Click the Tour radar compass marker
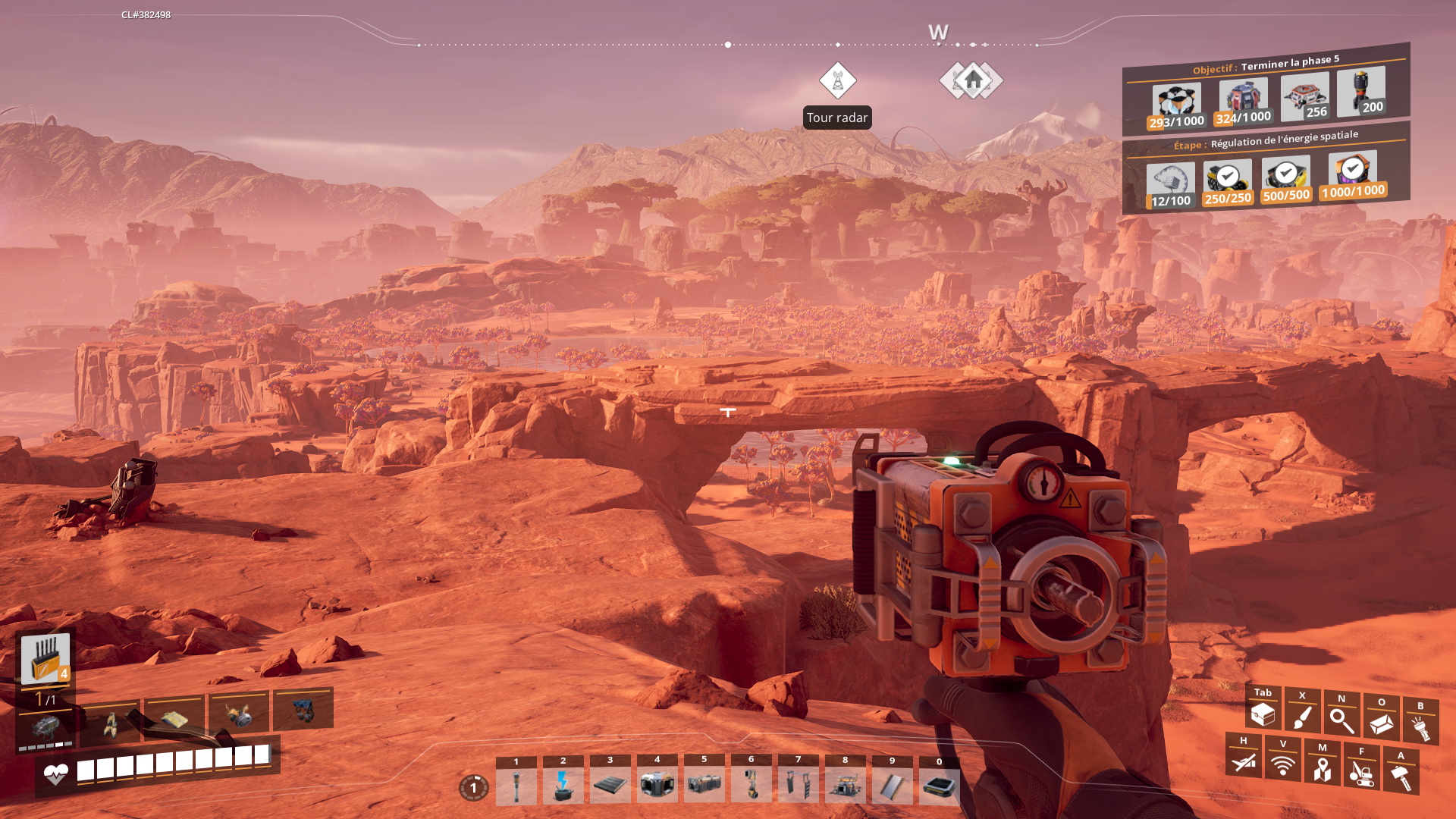The height and width of the screenshot is (819, 1456). [x=837, y=80]
